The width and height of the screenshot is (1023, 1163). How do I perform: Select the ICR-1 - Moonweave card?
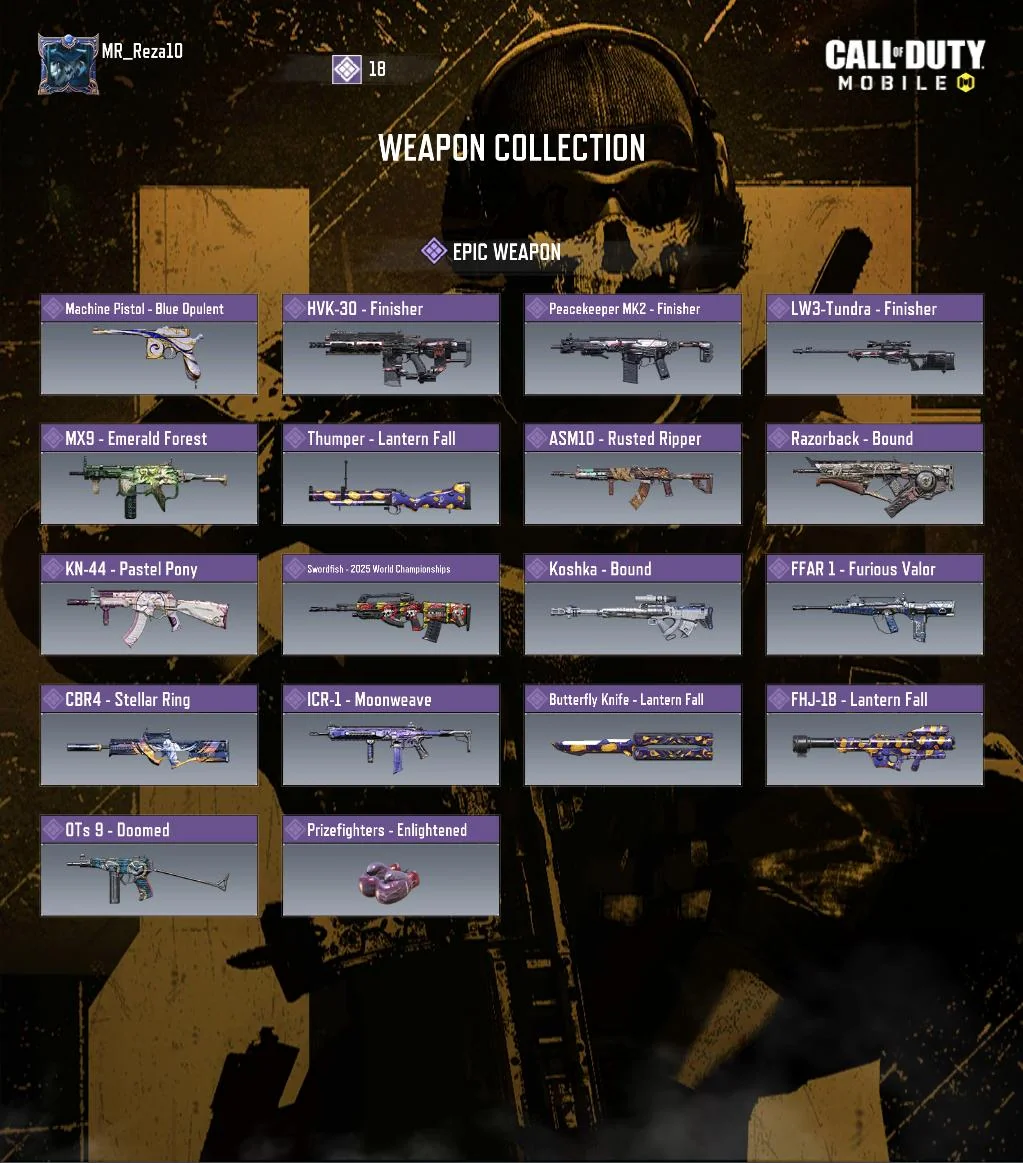[391, 736]
